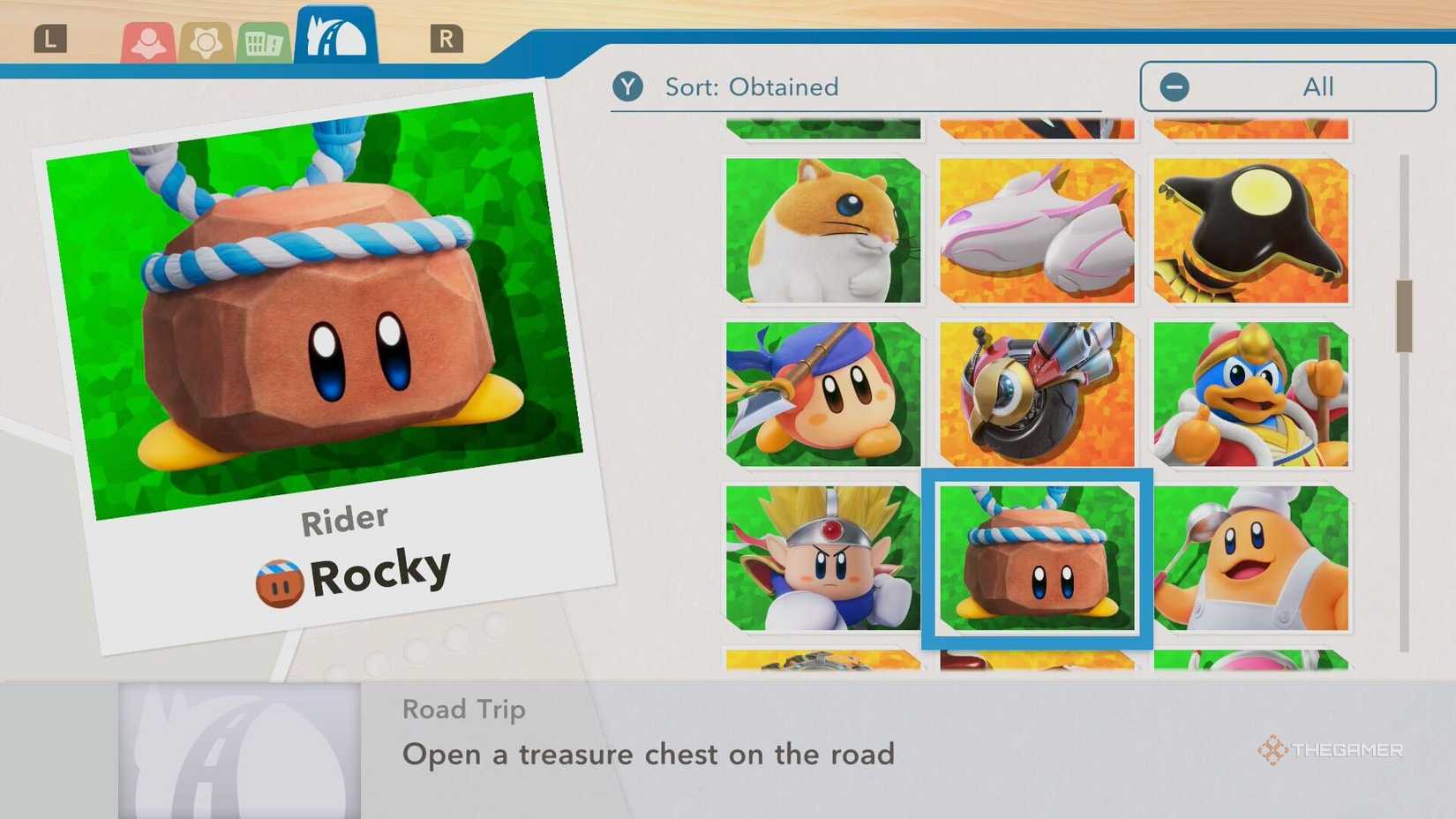Click the L shoulder button indicator
1456x819 pixels.
point(50,39)
